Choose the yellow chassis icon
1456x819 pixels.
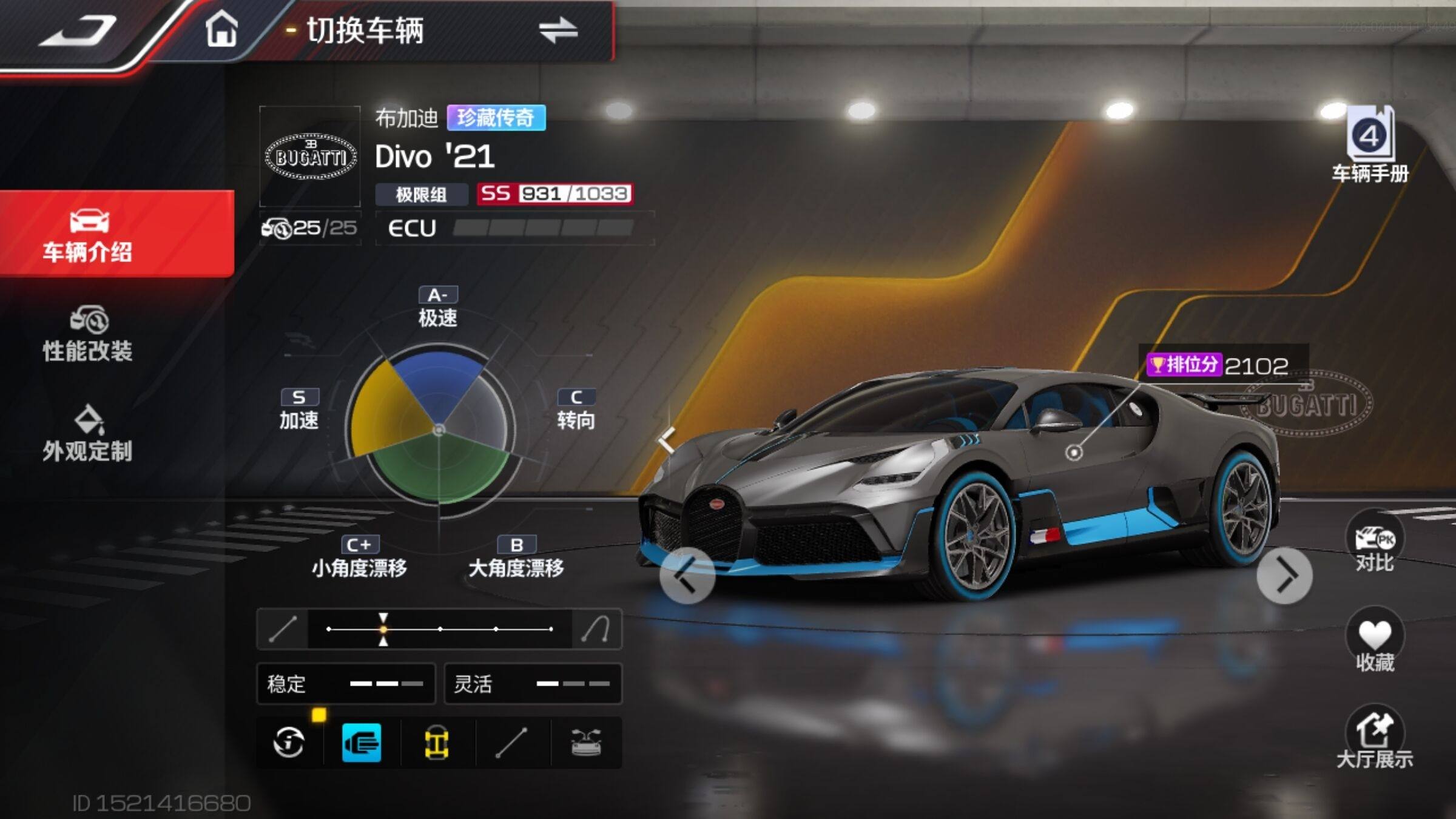pos(436,743)
